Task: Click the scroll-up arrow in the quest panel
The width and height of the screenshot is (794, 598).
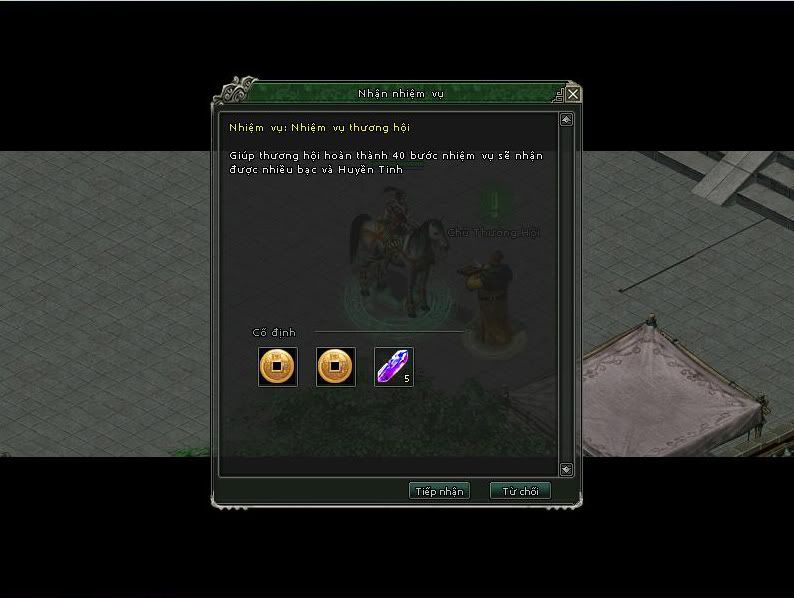Action: (566, 120)
